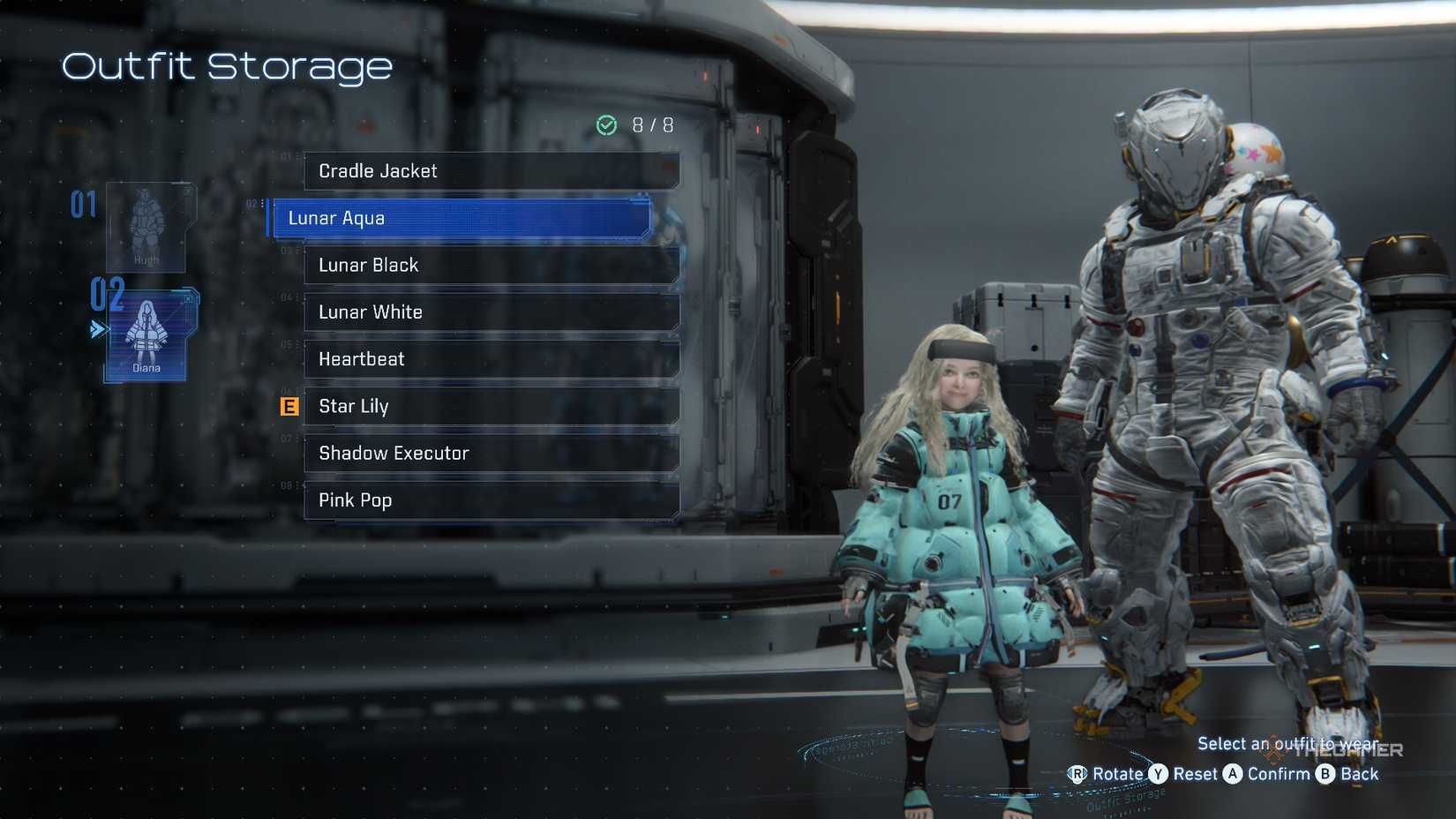This screenshot has height=819, width=1456.
Task: Choose the Shadow Executor outfit
Action: pyautogui.click(x=492, y=453)
